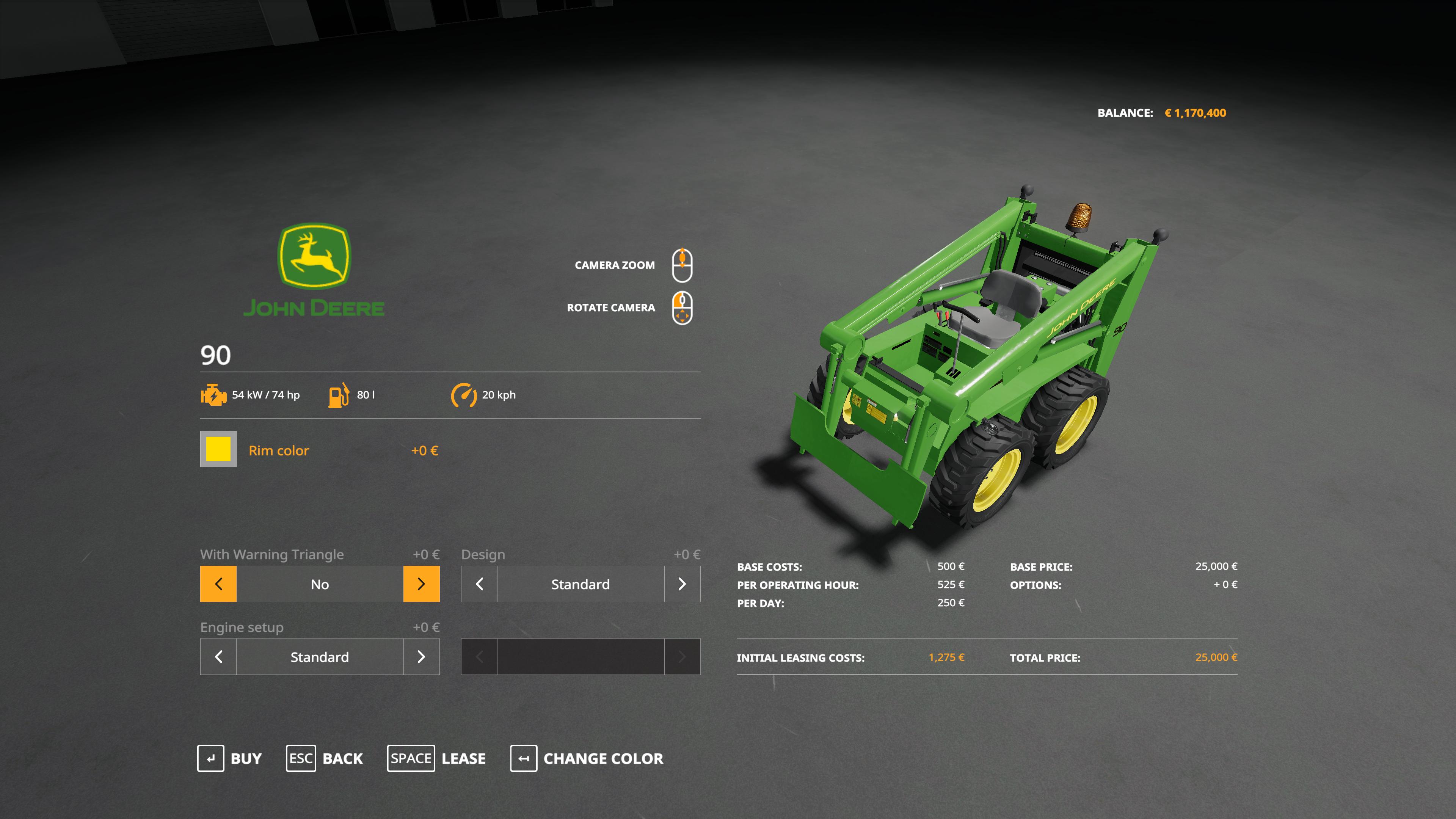The width and height of the screenshot is (1456, 819).
Task: Go back from the shop config screen
Action: click(325, 758)
